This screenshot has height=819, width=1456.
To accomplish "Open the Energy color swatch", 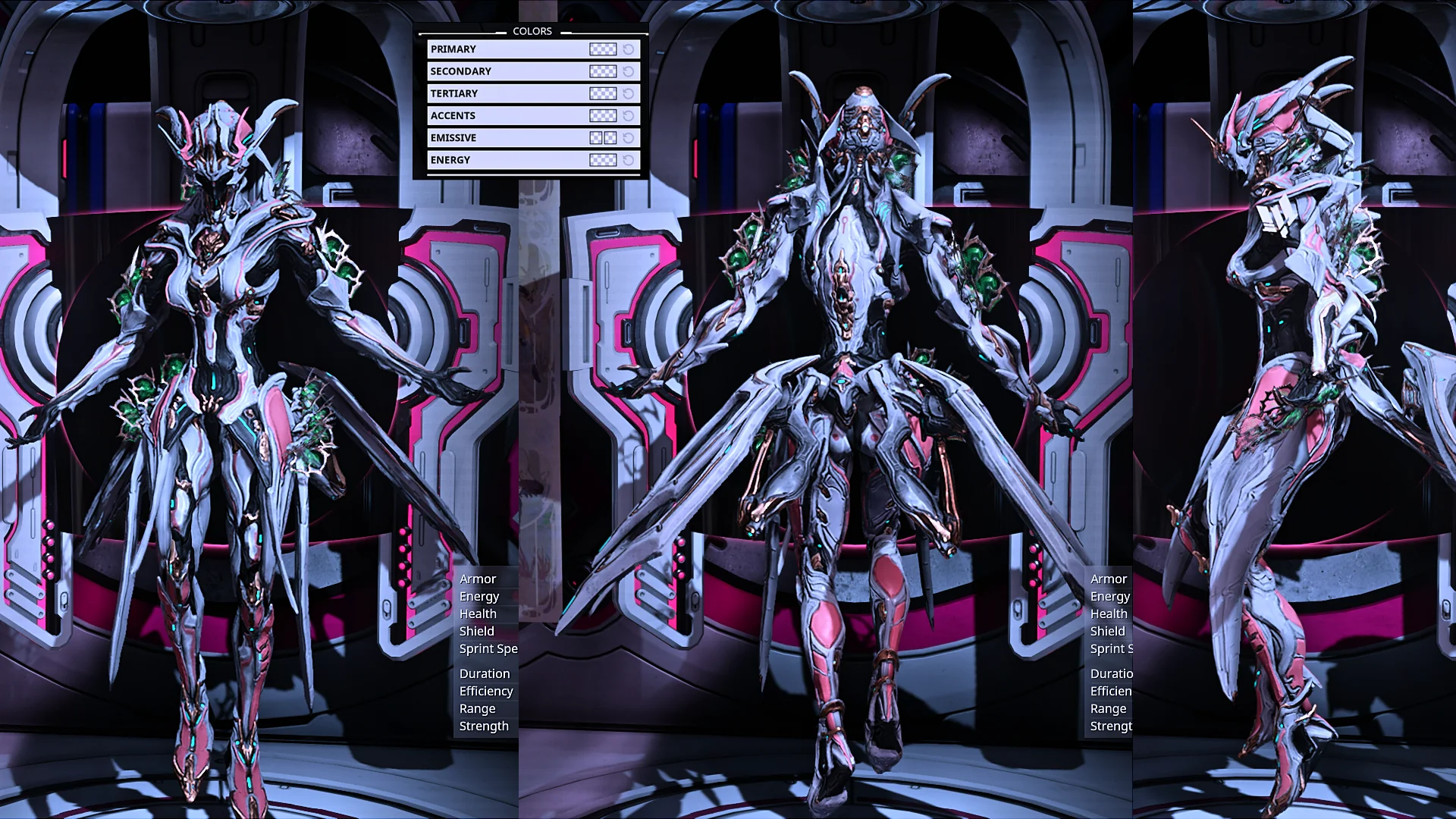I will coord(603,160).
